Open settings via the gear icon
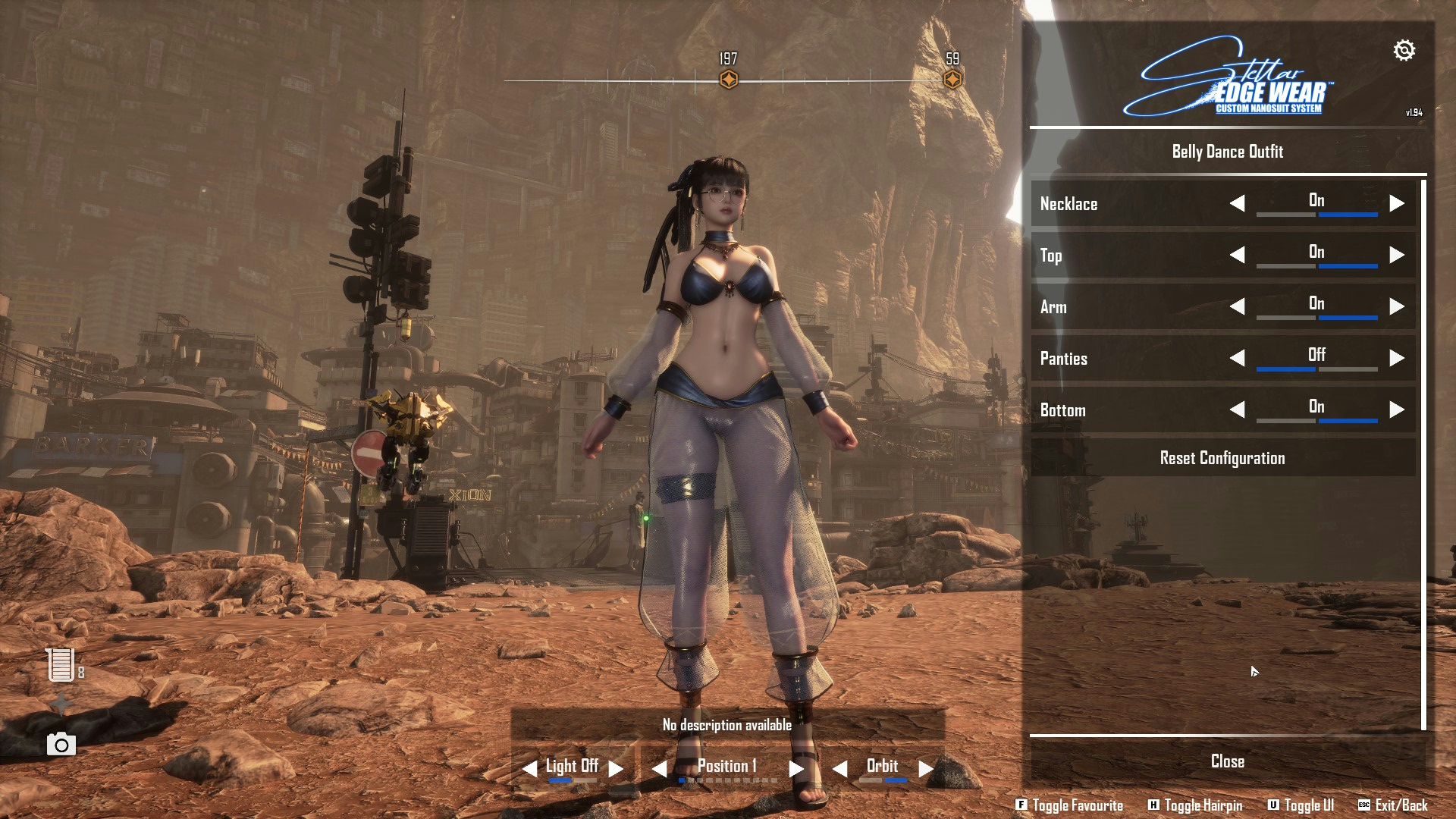 click(1404, 50)
